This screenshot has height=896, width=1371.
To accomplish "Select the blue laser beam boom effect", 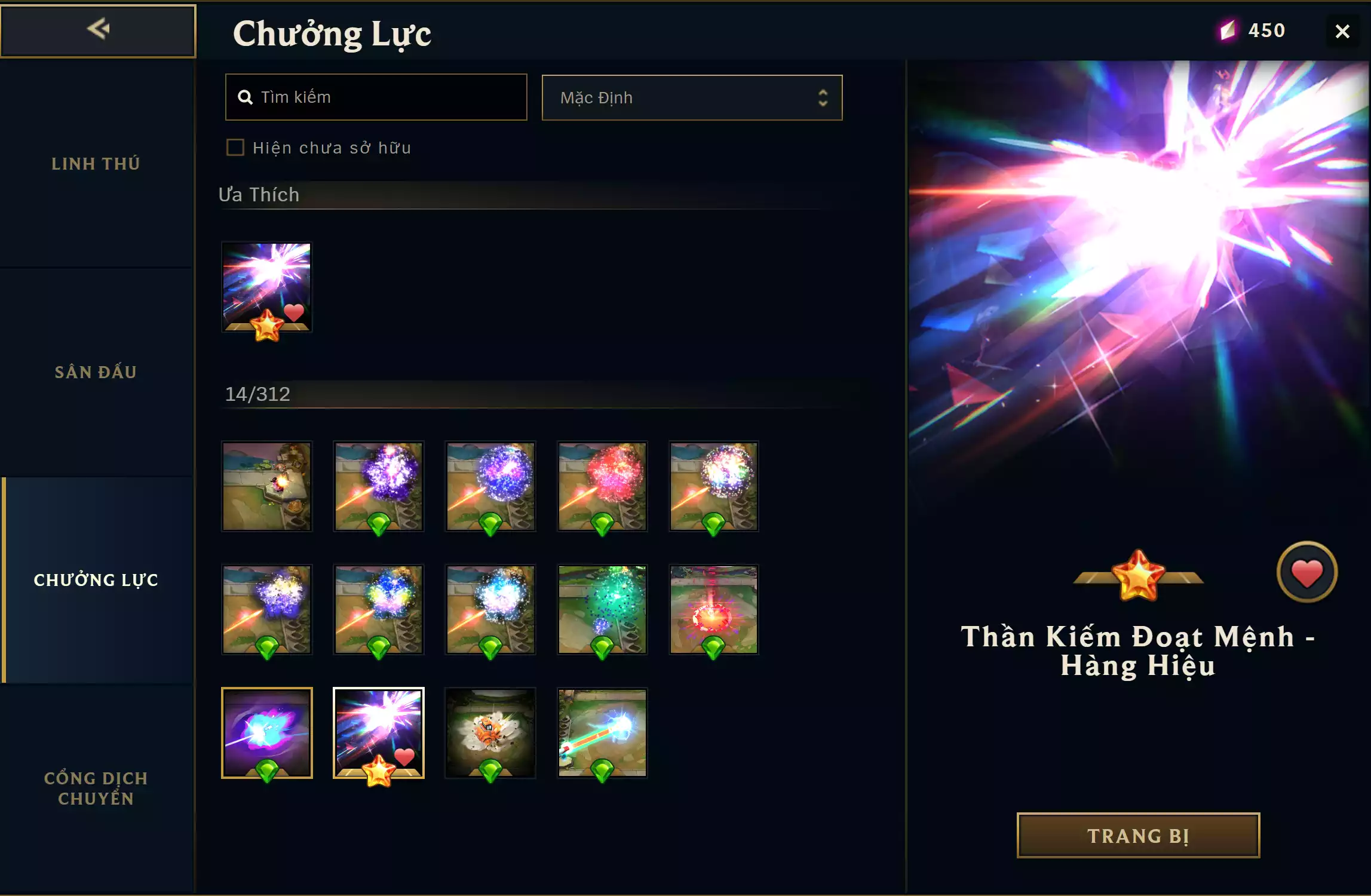I will tap(602, 733).
